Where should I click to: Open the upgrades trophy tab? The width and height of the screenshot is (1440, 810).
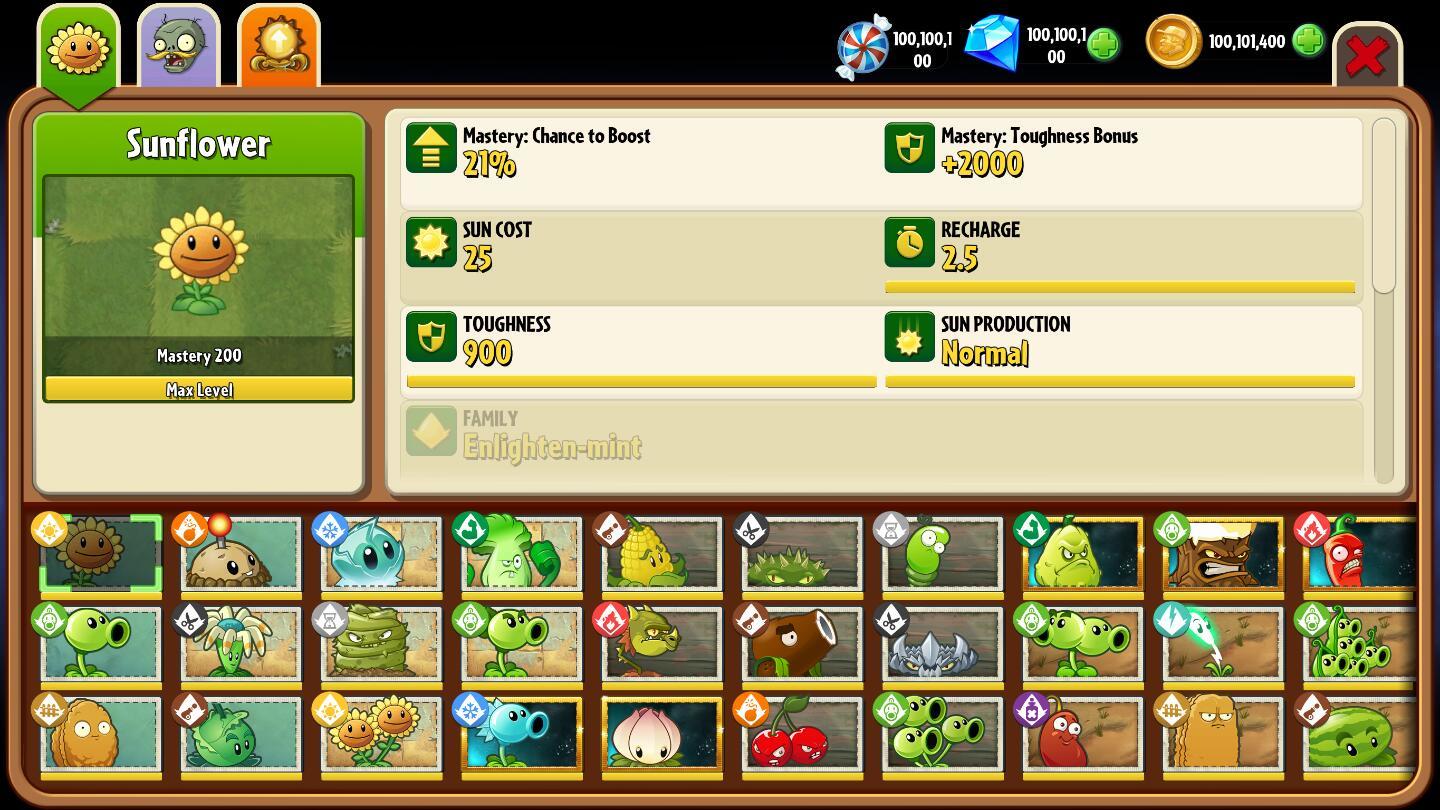coord(278,45)
